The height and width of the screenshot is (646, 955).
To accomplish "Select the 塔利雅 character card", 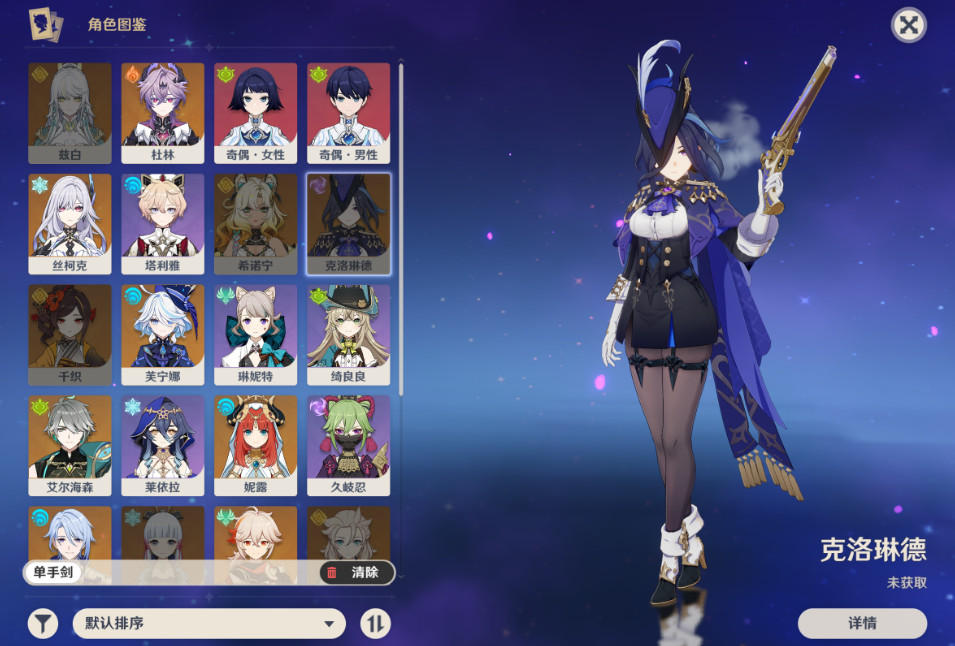I will pyautogui.click(x=162, y=224).
